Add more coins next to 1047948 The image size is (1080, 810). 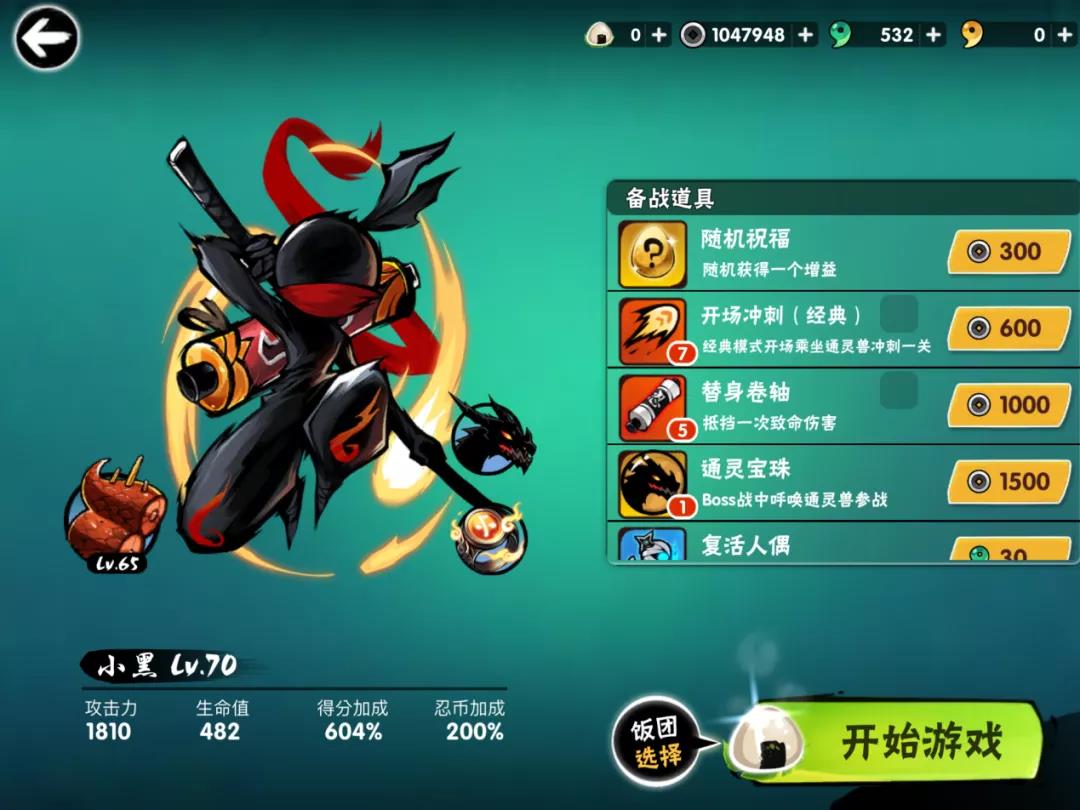tap(805, 35)
